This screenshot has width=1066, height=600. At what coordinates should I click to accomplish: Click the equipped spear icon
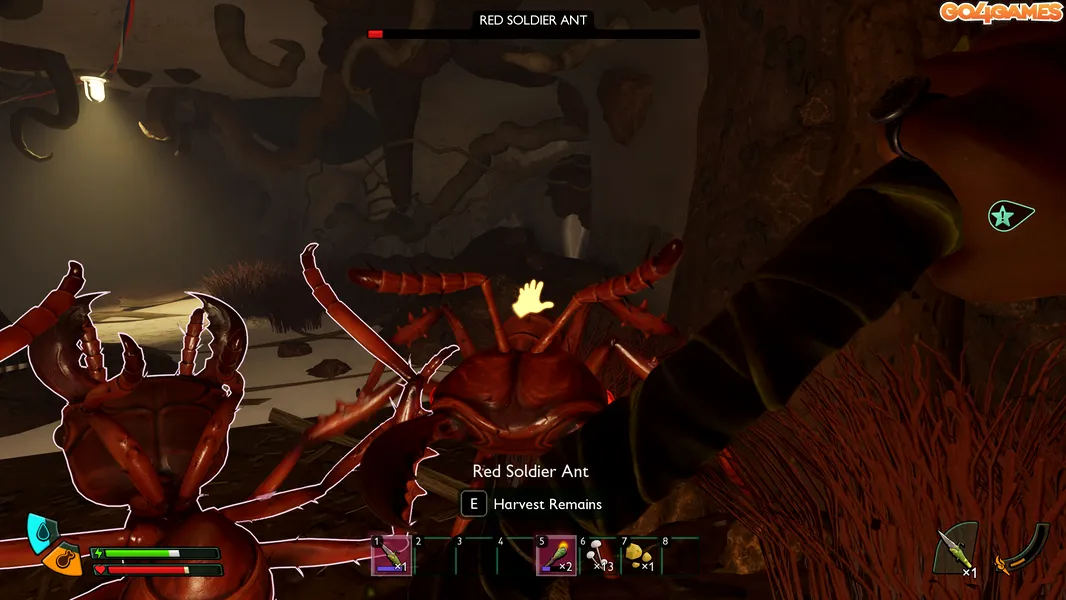954,550
